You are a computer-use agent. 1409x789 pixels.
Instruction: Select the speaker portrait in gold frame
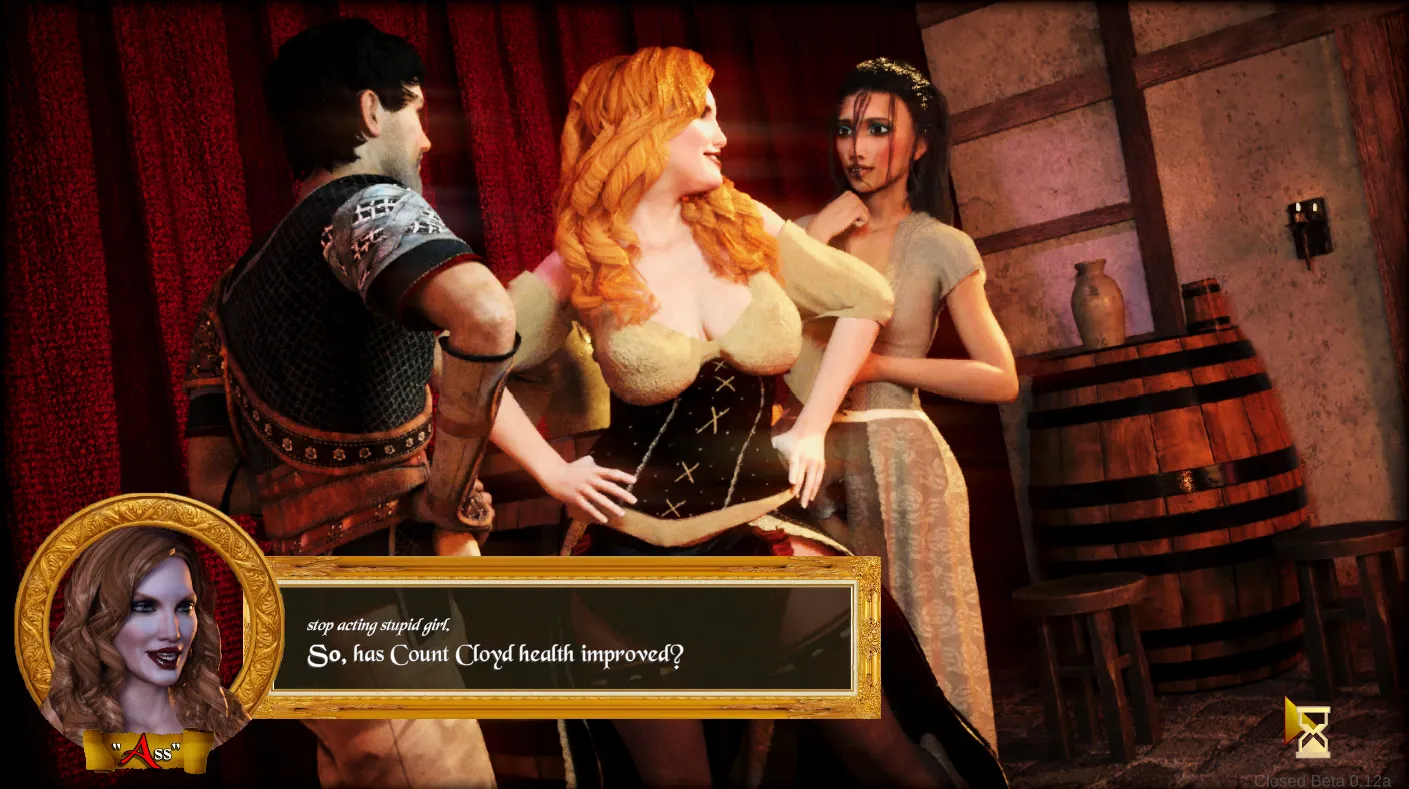(148, 623)
